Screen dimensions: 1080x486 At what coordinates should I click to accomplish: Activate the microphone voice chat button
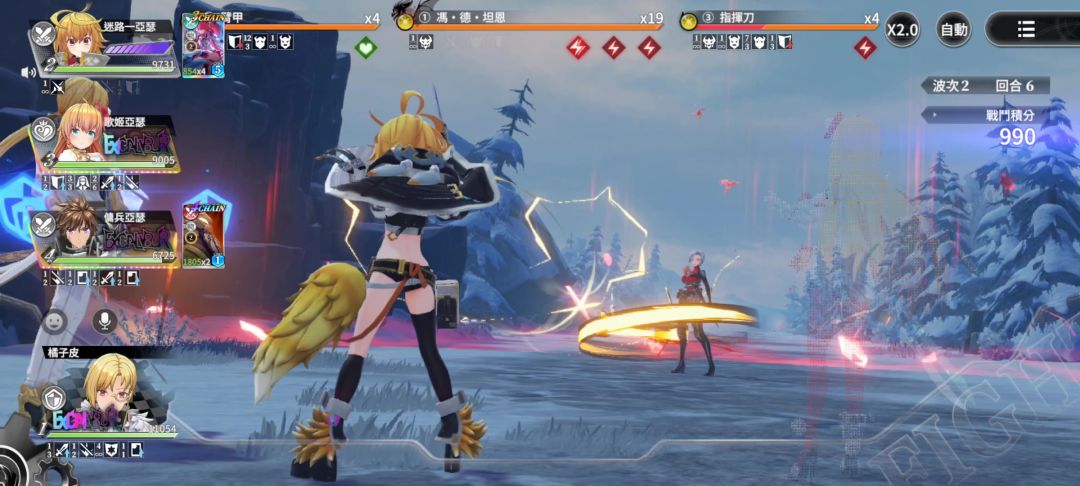(x=104, y=321)
